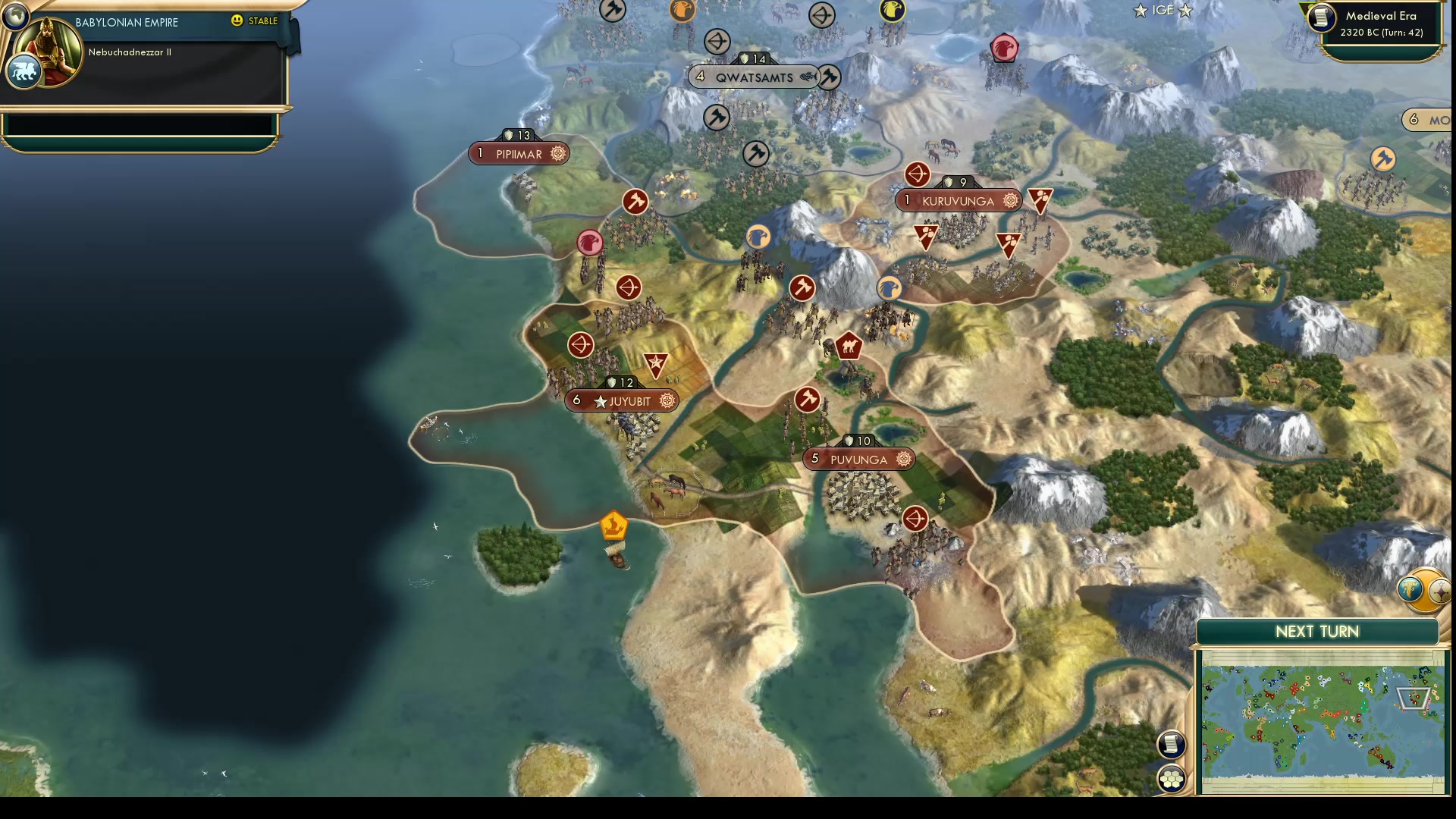Toggle the hex grid overlay icon near the minimap

[1171, 777]
